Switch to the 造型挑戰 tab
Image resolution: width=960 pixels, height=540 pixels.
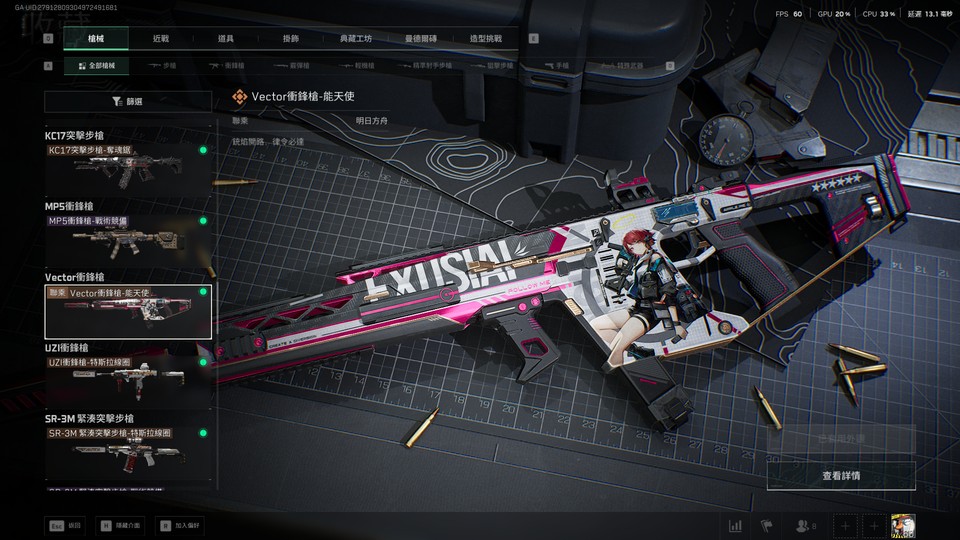tap(486, 39)
